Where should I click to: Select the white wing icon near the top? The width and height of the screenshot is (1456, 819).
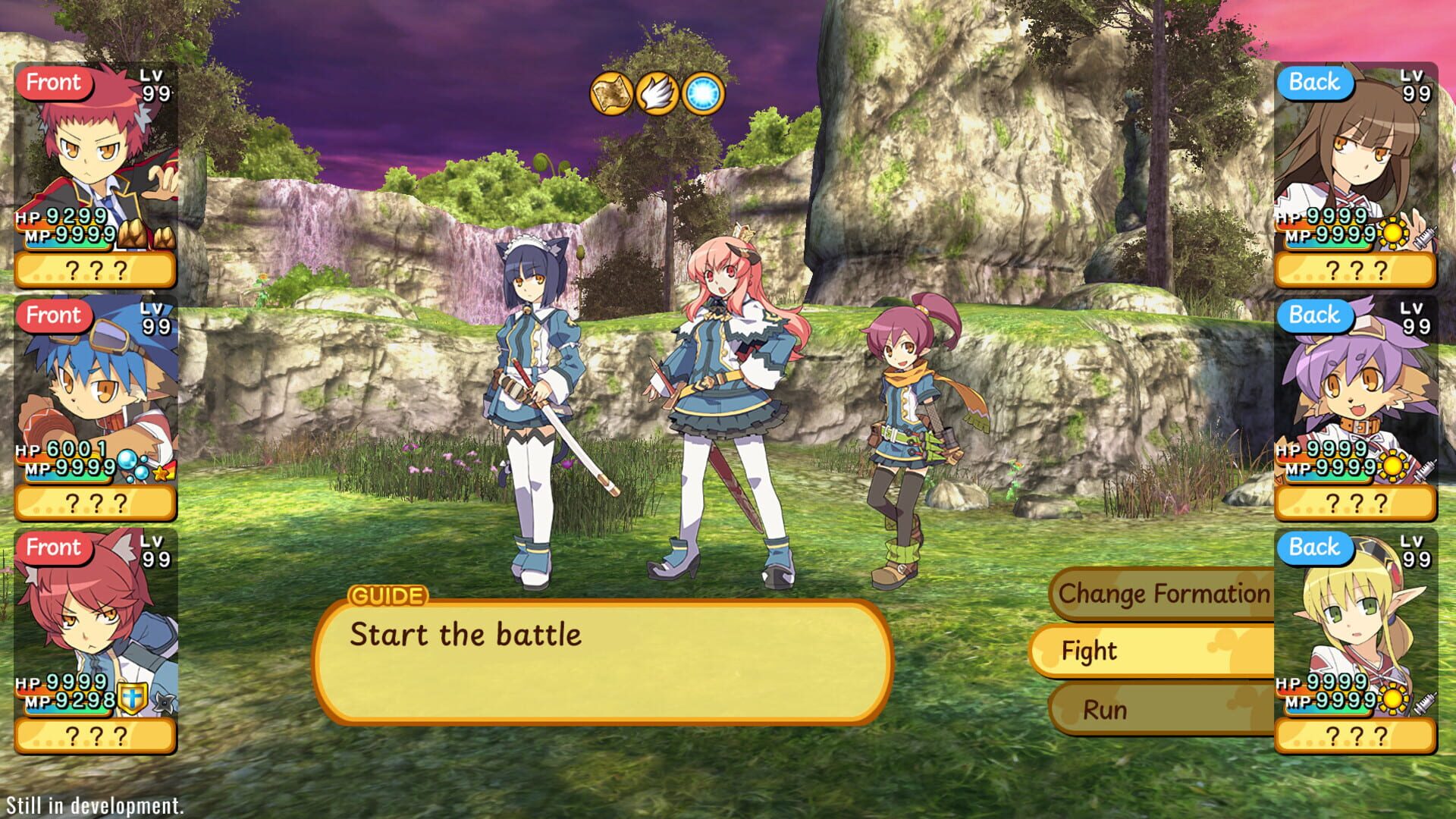657,93
